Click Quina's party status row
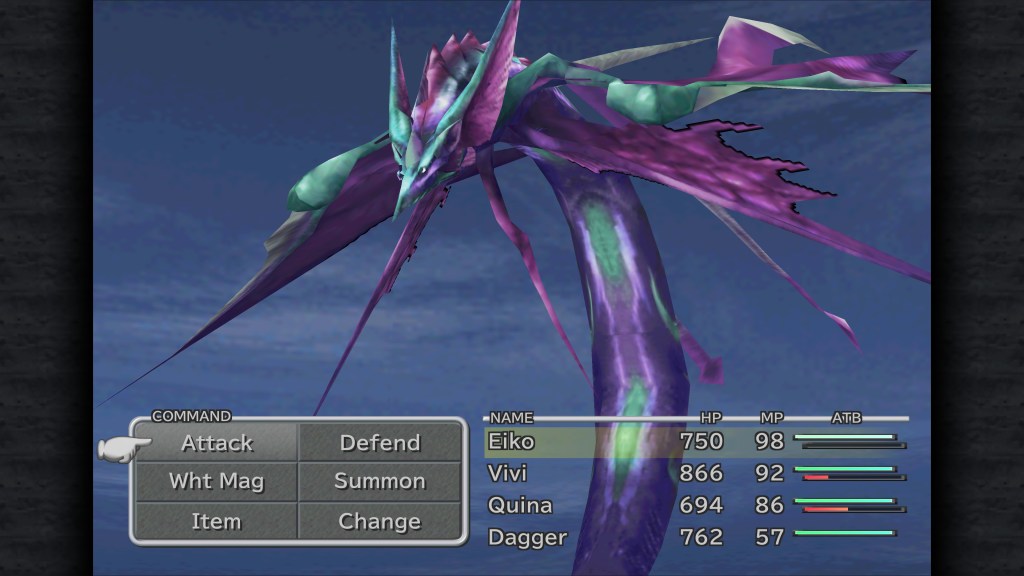This screenshot has height=576, width=1024. tap(520, 505)
